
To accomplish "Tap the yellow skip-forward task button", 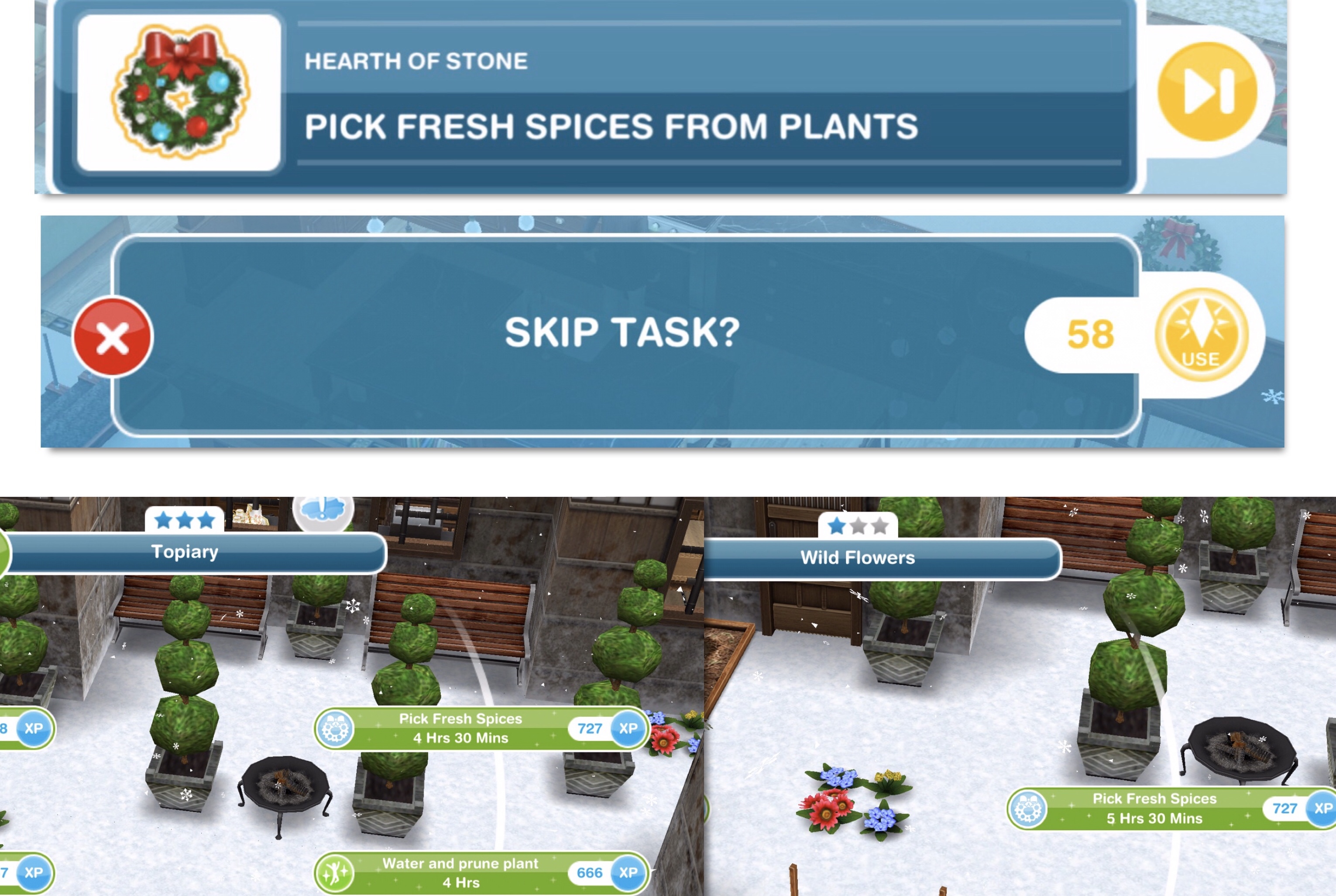I will [1207, 92].
